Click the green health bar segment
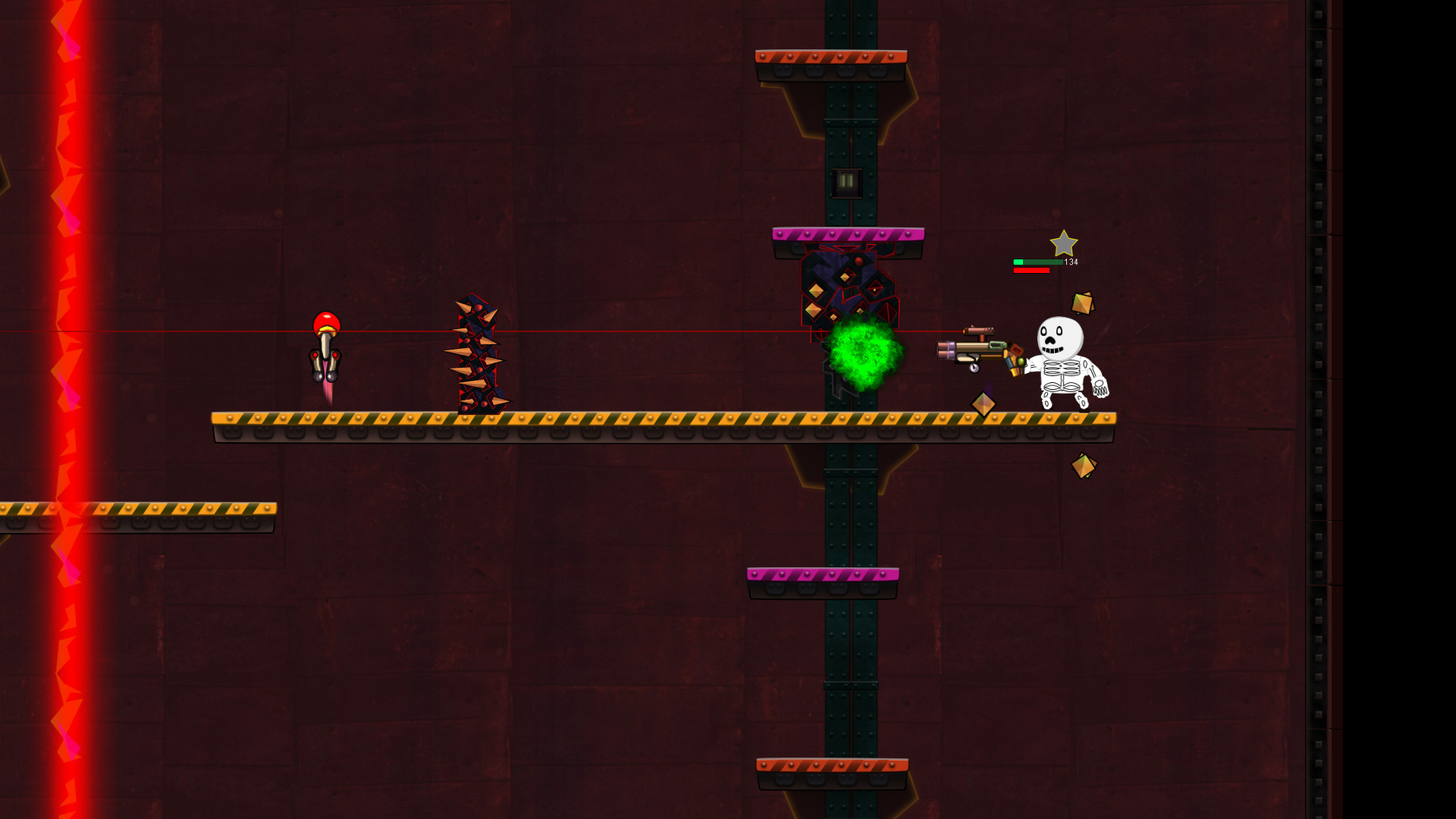The image size is (1456, 819). coord(1017,260)
